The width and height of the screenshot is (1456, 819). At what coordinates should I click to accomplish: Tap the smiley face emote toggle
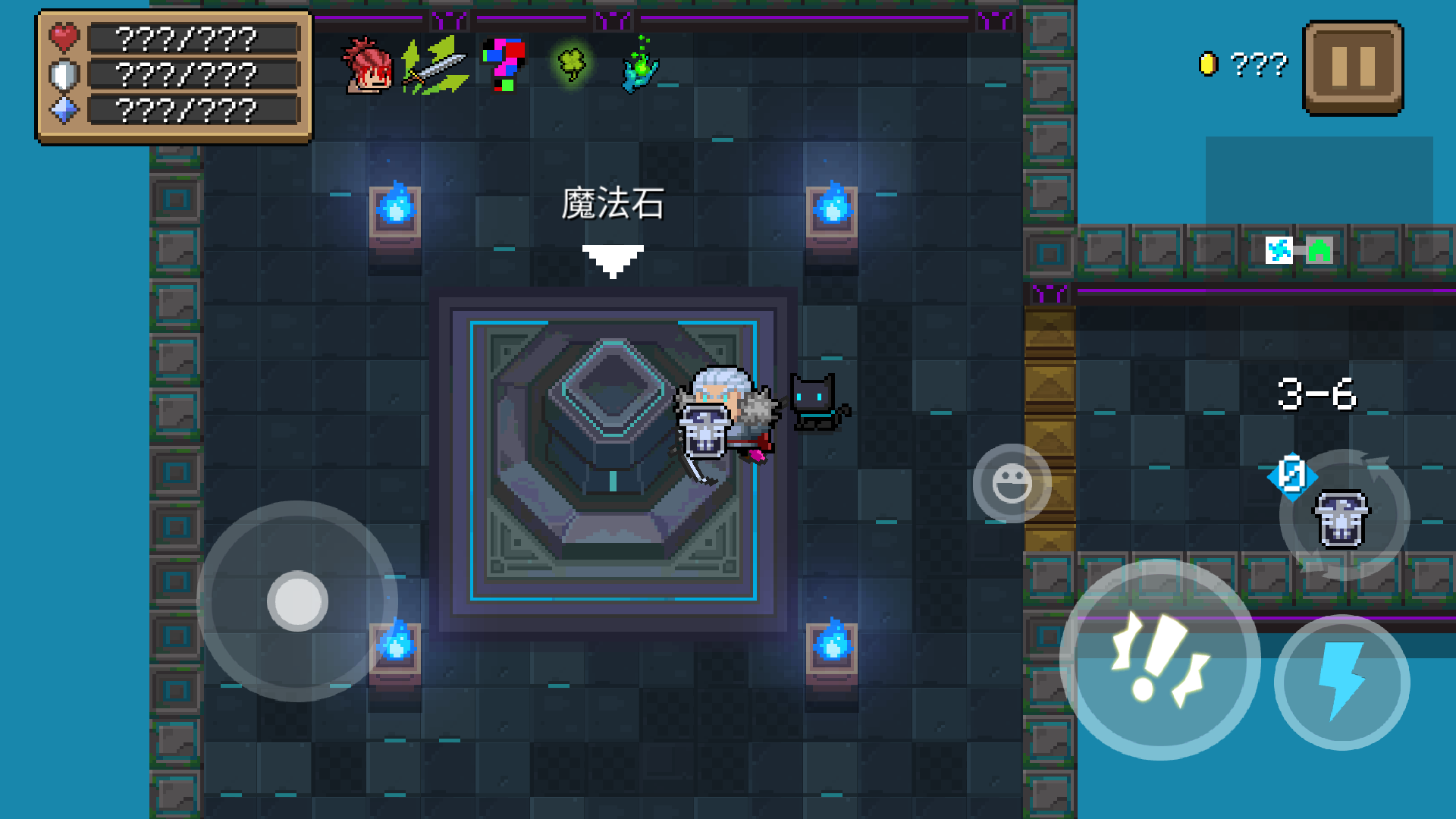1014,484
